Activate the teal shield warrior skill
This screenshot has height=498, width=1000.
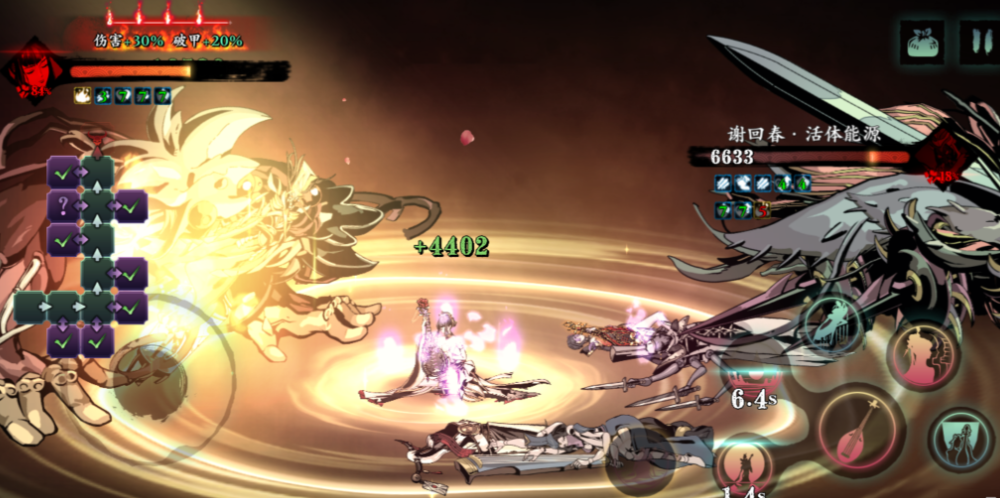click(x=961, y=439)
